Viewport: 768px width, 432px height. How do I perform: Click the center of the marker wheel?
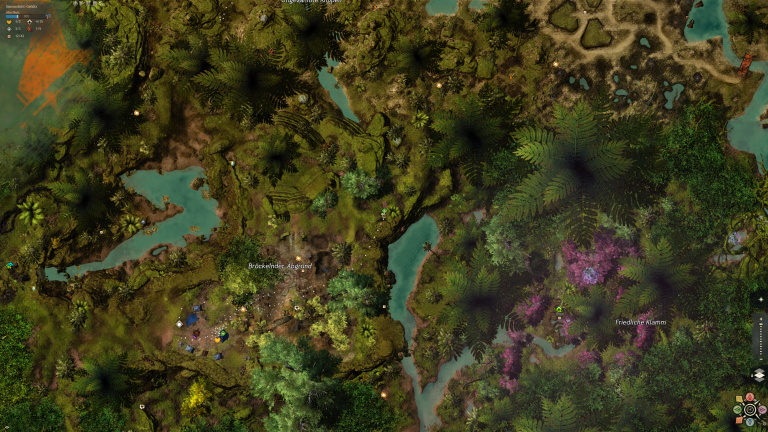click(x=749, y=409)
